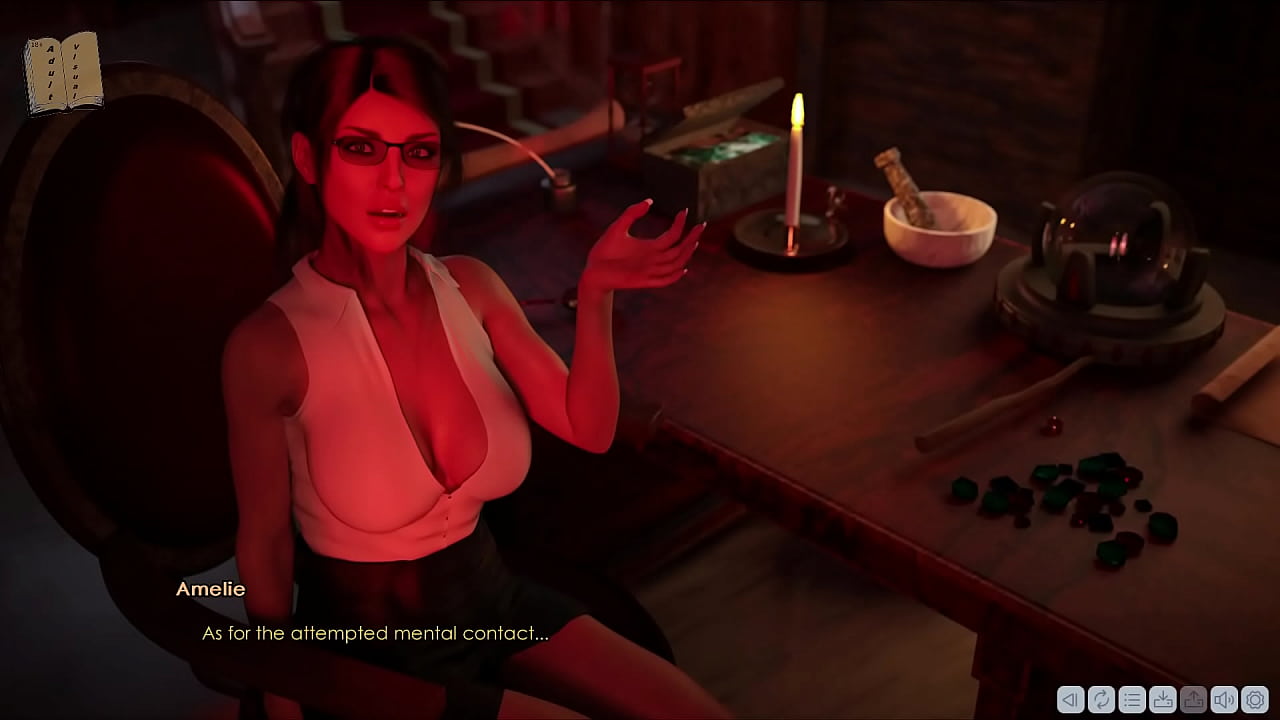Select the speaker volume icon
The height and width of the screenshot is (720, 1280).
tap(1224, 700)
